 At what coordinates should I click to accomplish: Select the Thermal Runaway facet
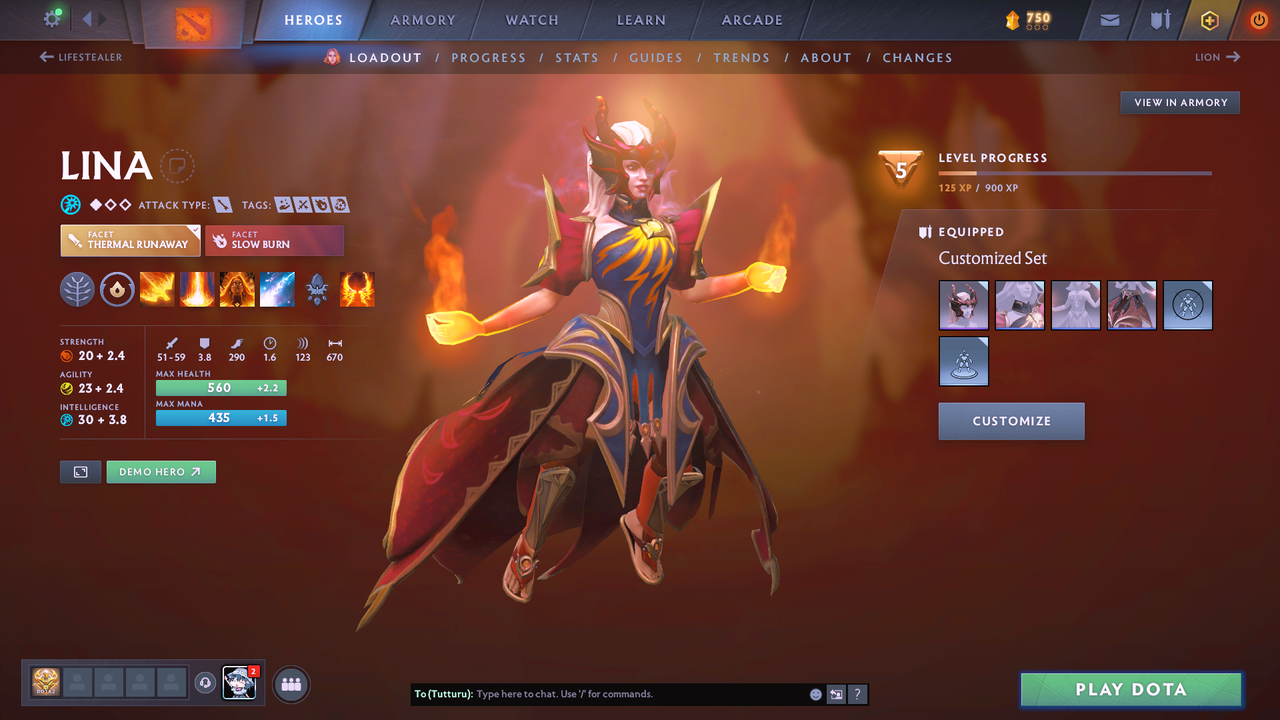tap(130, 240)
